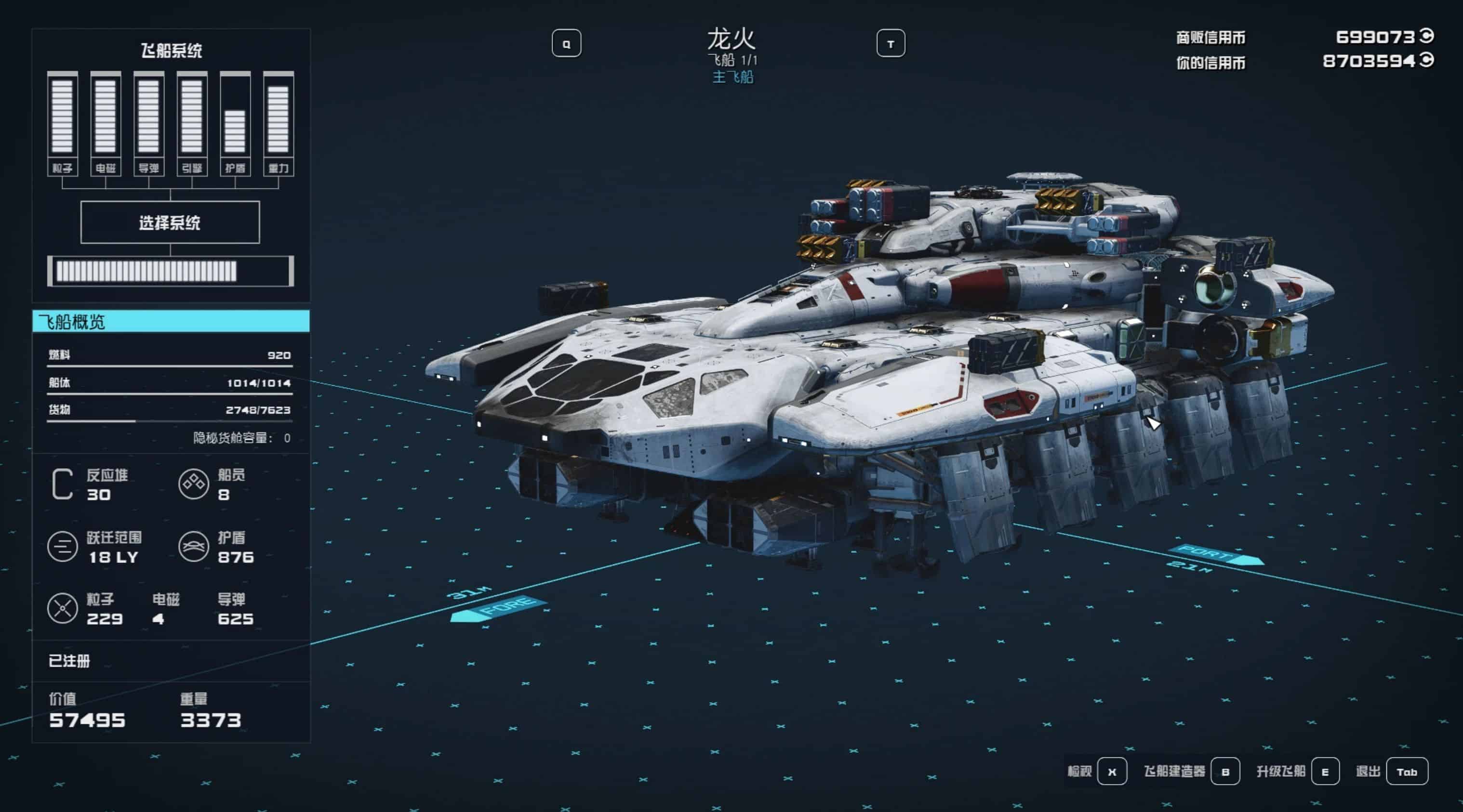Open the 飞船概览 overview header
This screenshot has height=812, width=1463.
(171, 322)
